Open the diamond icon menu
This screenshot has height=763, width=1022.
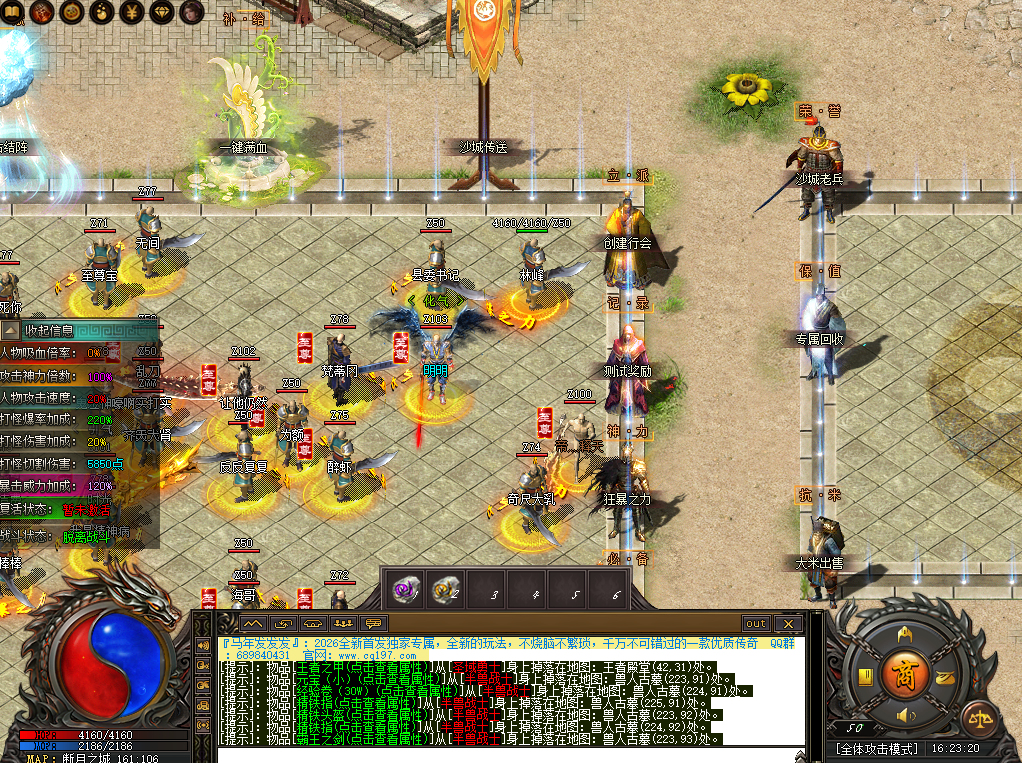pyautogui.click(x=162, y=12)
